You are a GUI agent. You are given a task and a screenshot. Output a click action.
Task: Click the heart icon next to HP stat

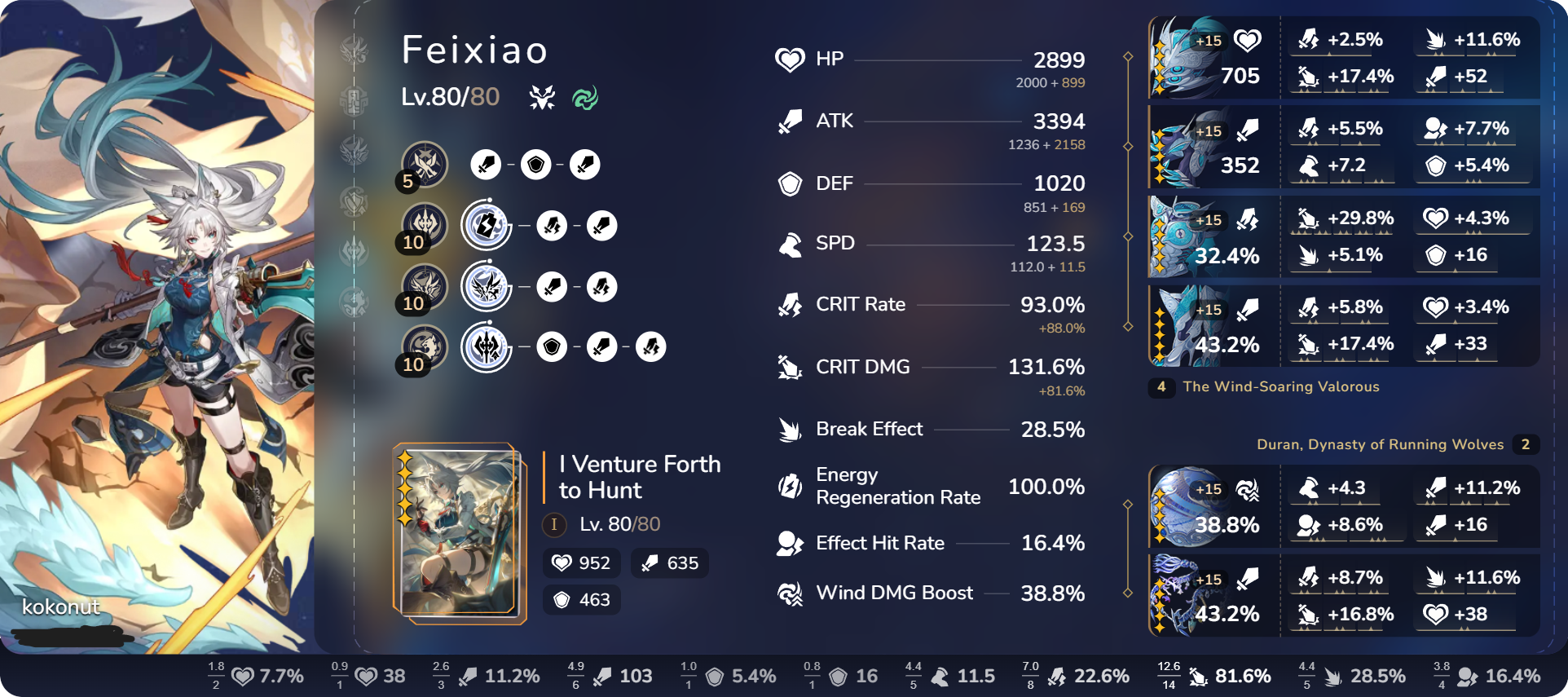[x=789, y=59]
